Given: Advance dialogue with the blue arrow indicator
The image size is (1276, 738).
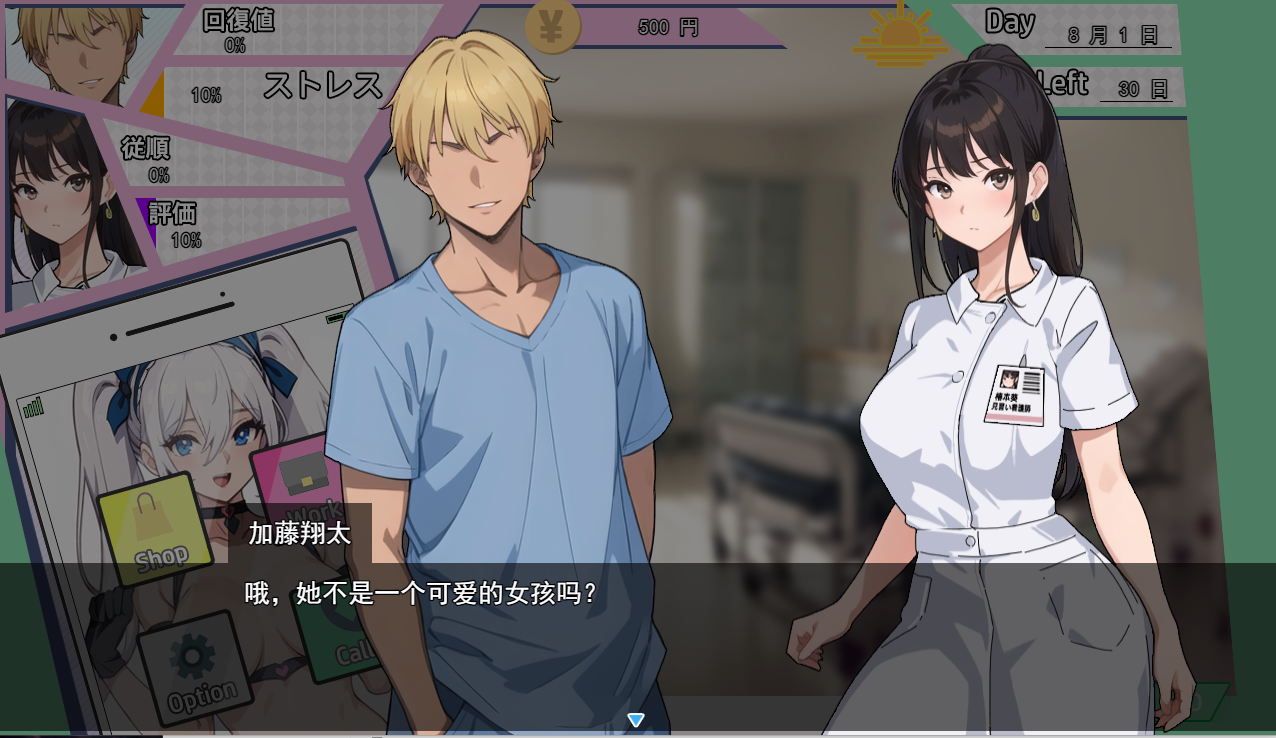Looking at the screenshot, I should [636, 720].
